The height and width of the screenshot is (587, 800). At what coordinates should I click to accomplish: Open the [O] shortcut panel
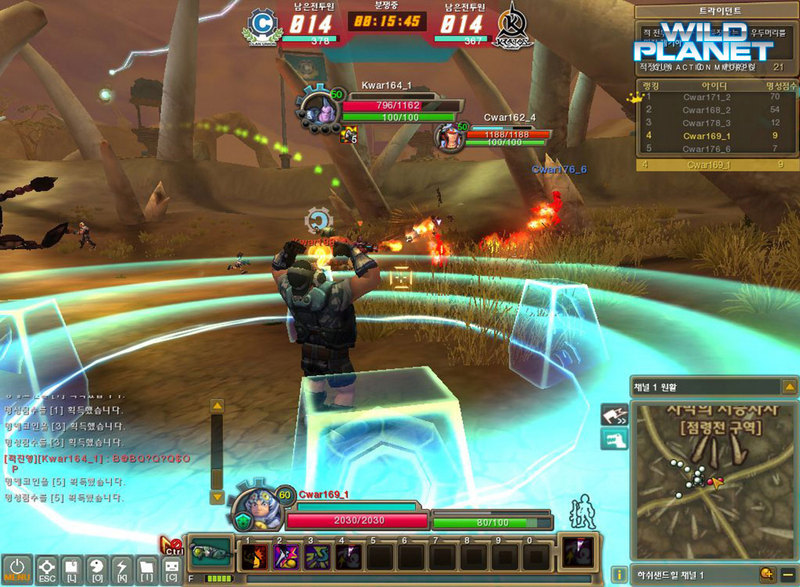pos(97,568)
